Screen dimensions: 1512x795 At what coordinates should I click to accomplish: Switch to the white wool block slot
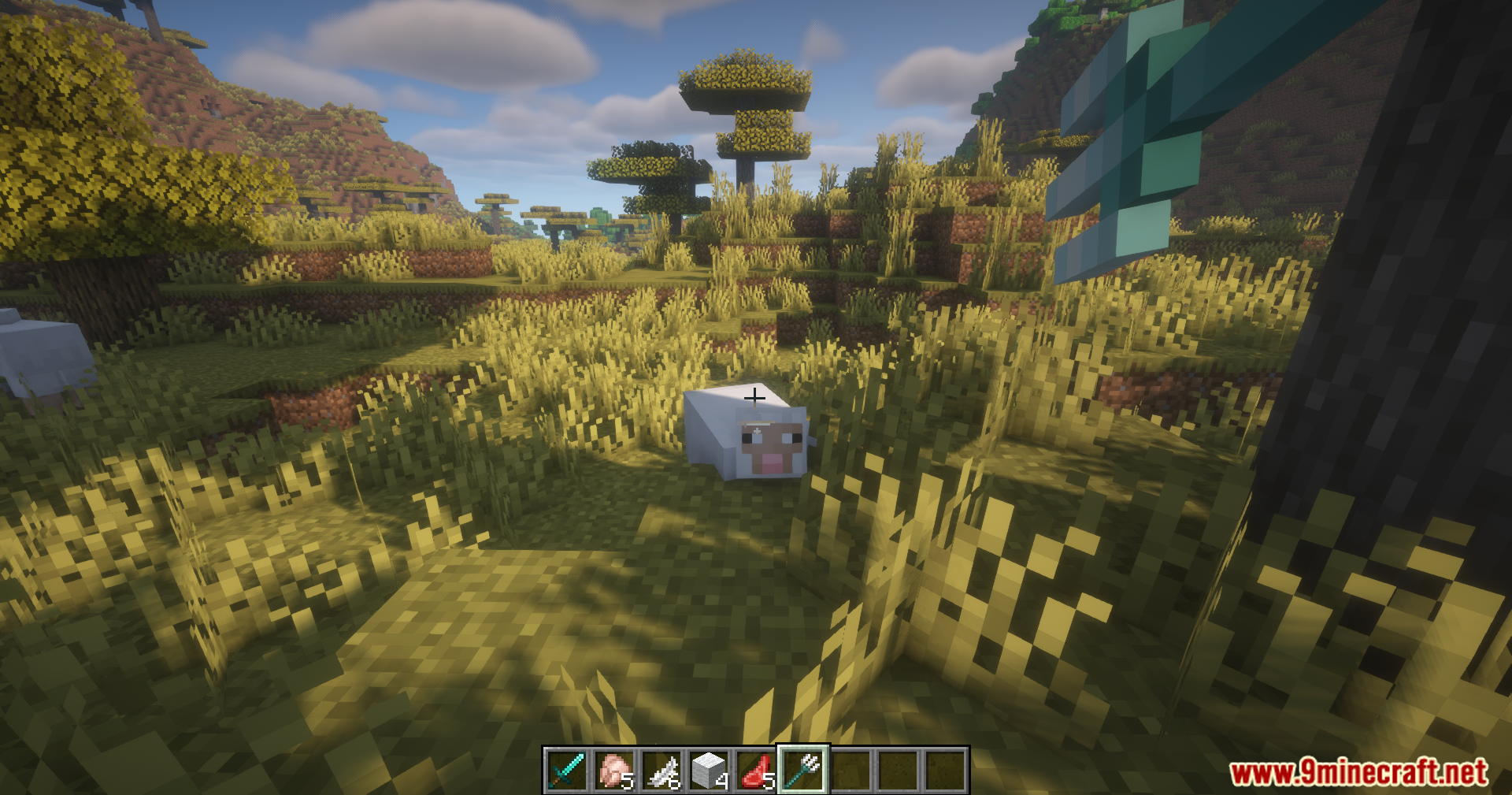tap(709, 770)
